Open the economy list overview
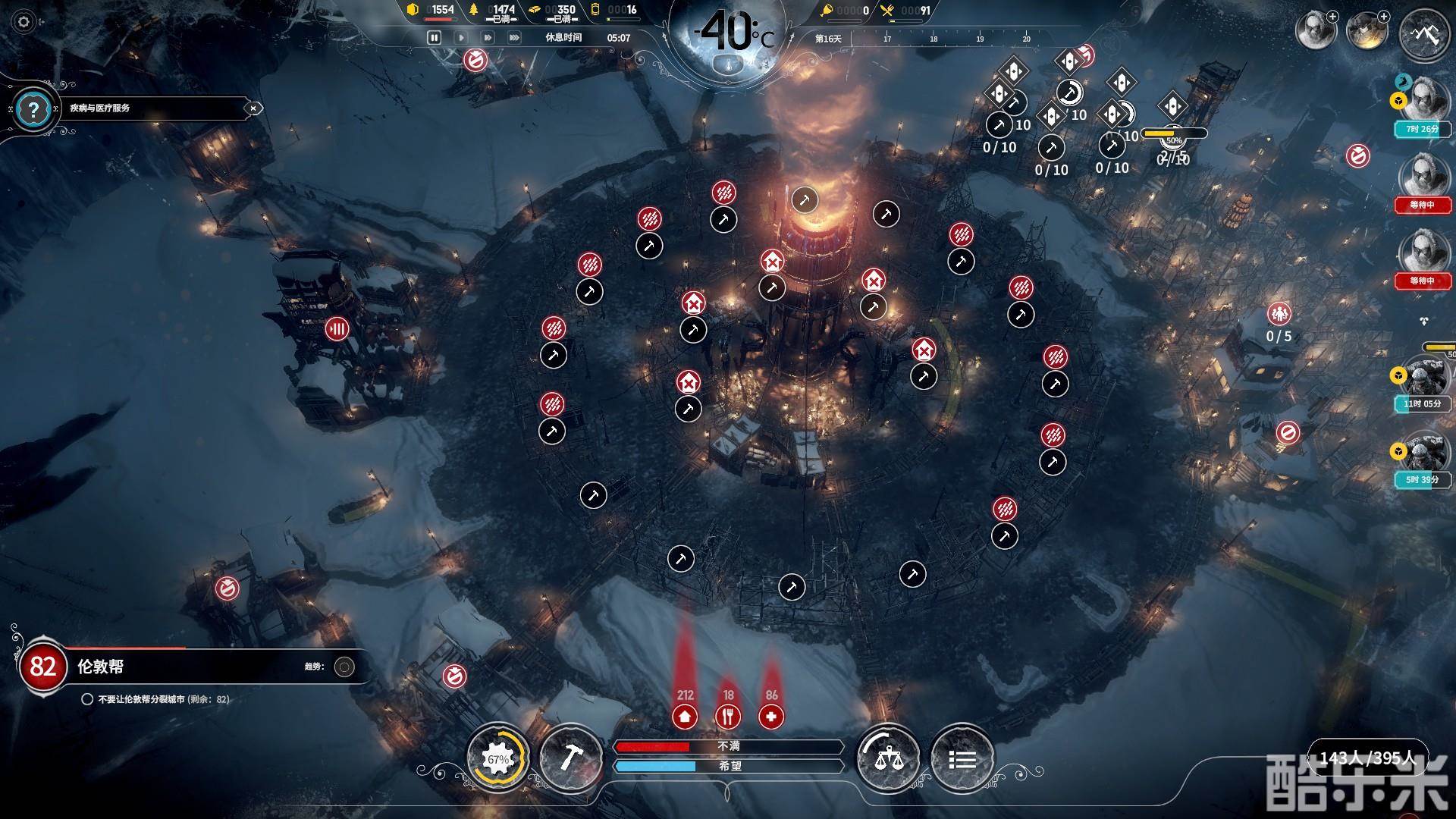This screenshot has width=1456, height=819. pyautogui.click(x=962, y=759)
